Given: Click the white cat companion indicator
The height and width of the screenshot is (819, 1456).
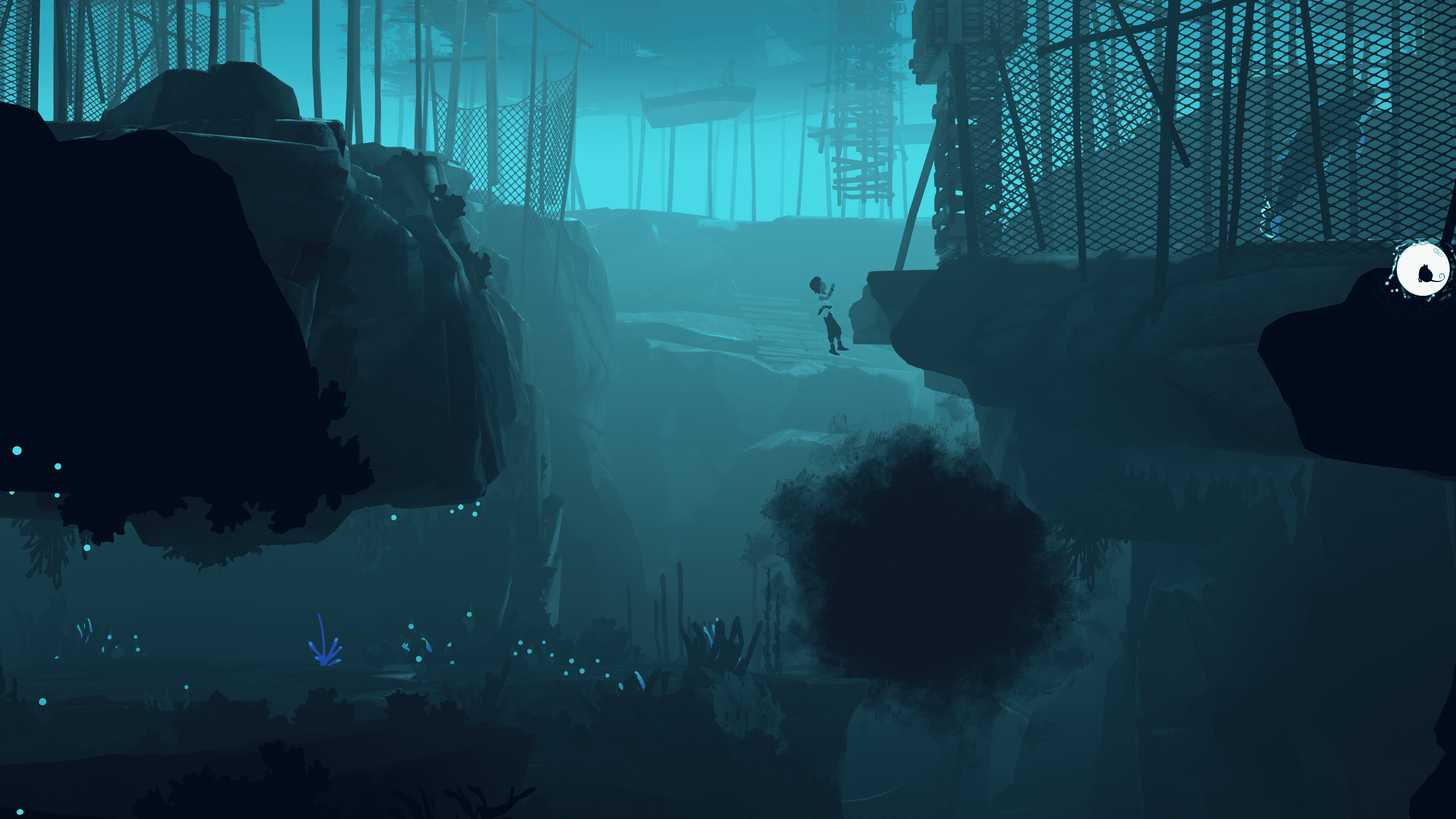Looking at the screenshot, I should [x=1423, y=270].
